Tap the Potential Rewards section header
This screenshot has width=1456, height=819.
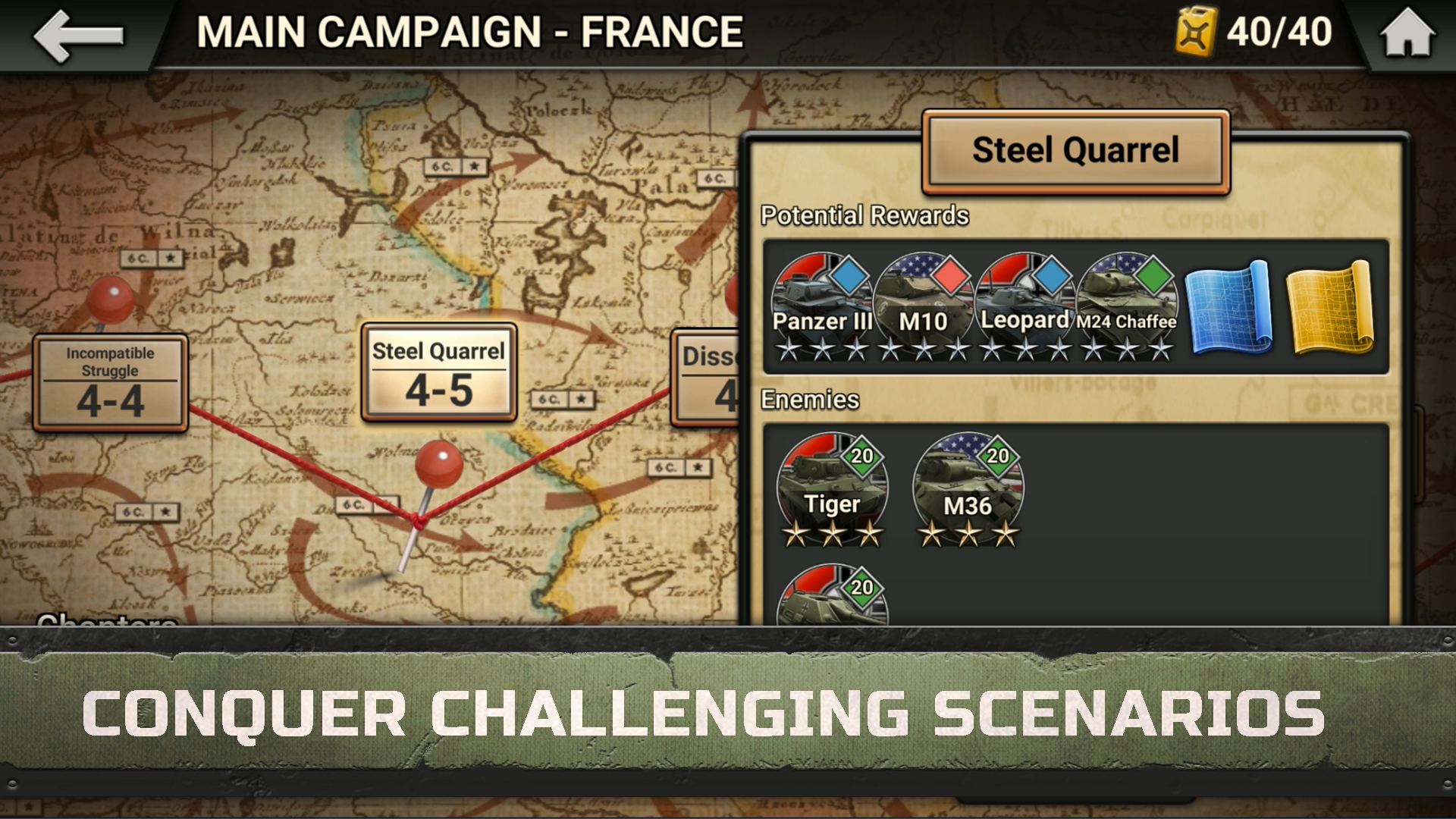[x=864, y=215]
